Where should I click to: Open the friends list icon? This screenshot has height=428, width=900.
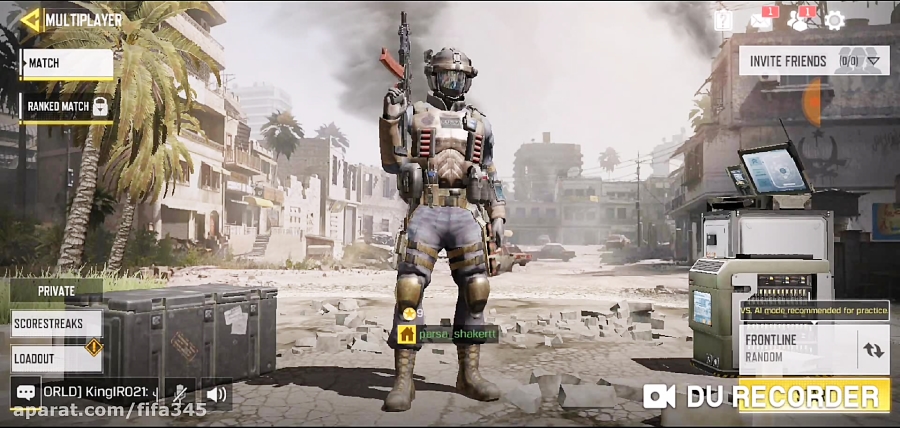pyautogui.click(x=799, y=20)
